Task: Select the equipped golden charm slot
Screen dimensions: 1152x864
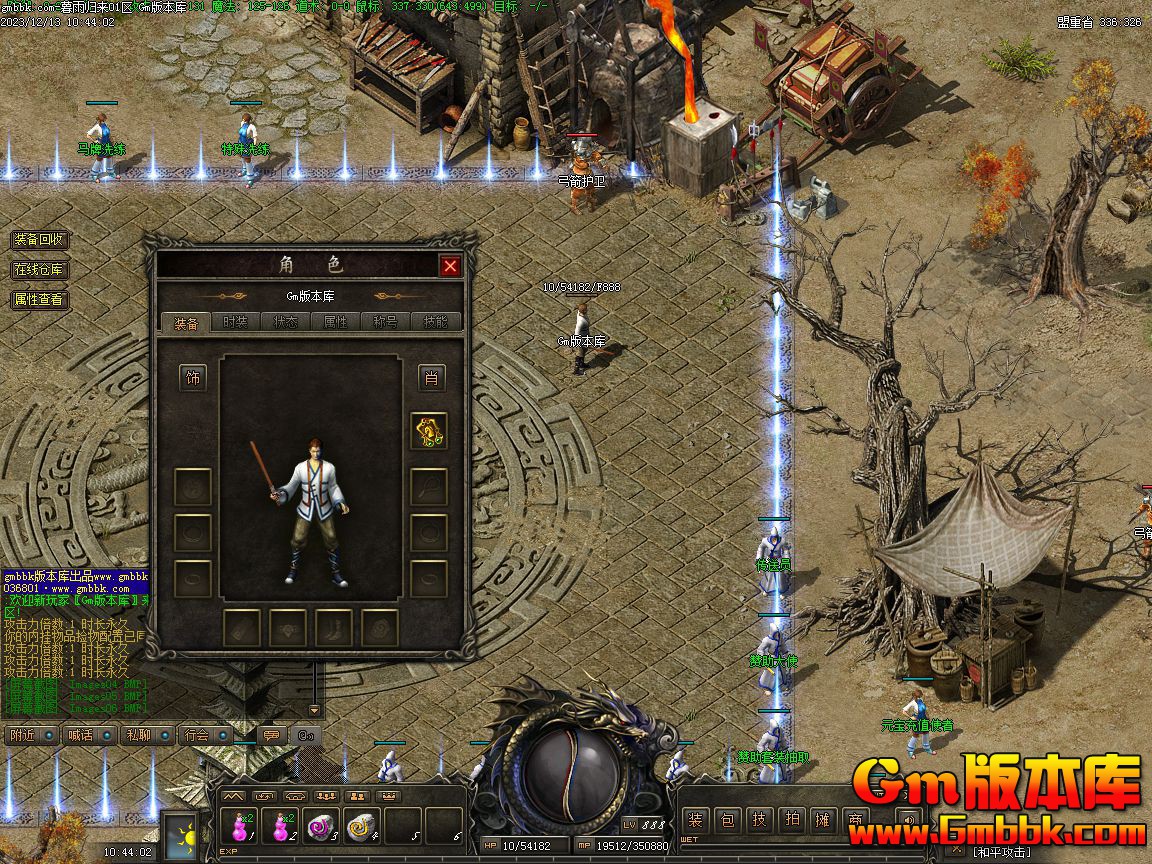Action: pyautogui.click(x=429, y=431)
